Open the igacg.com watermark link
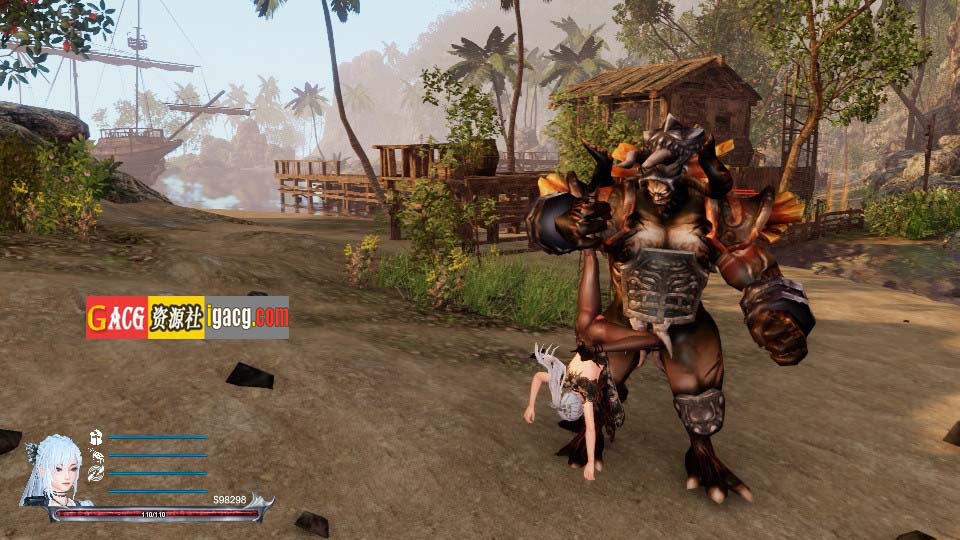 click(x=247, y=317)
